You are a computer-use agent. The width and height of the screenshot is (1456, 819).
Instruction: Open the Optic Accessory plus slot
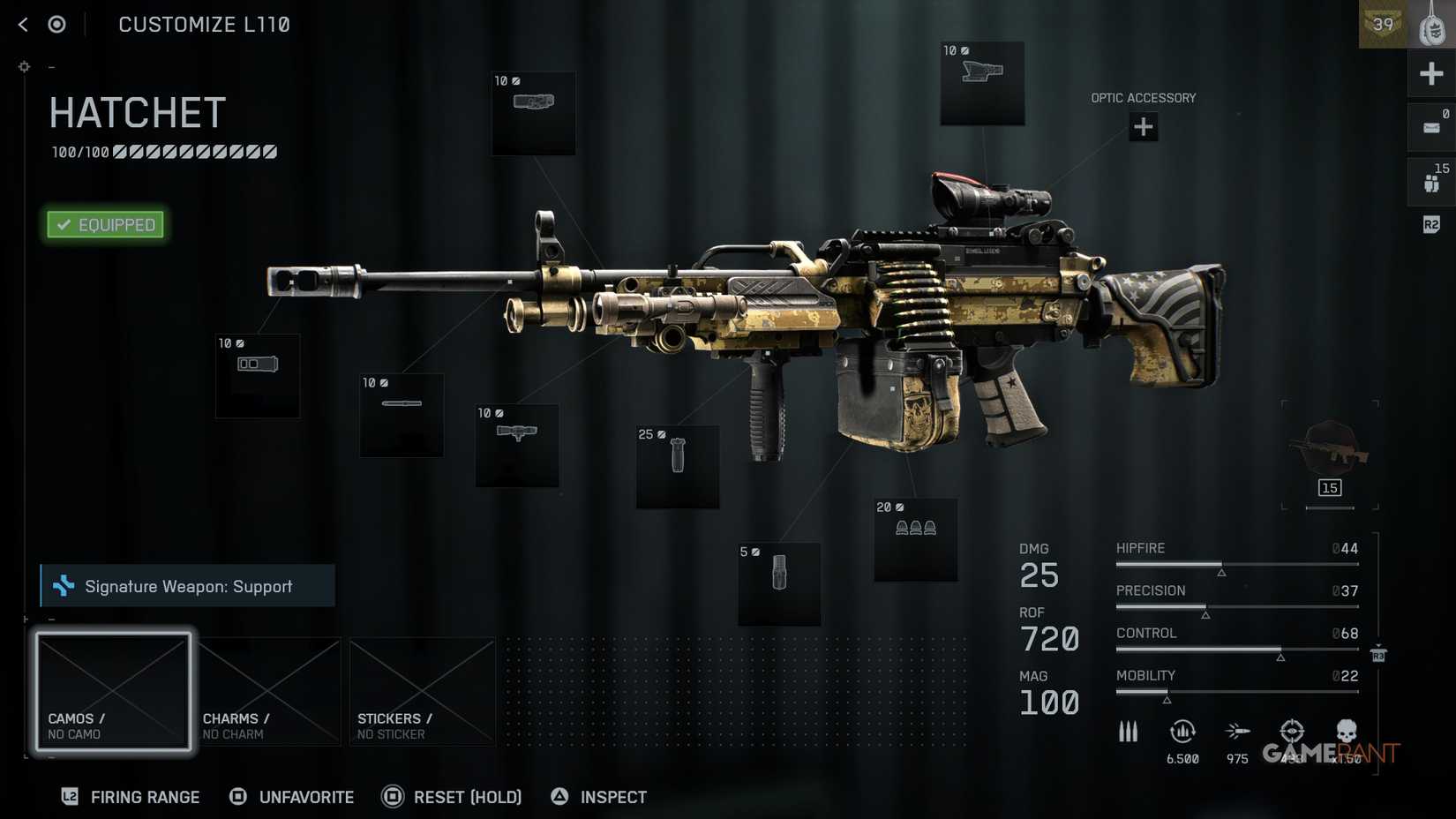1144,127
